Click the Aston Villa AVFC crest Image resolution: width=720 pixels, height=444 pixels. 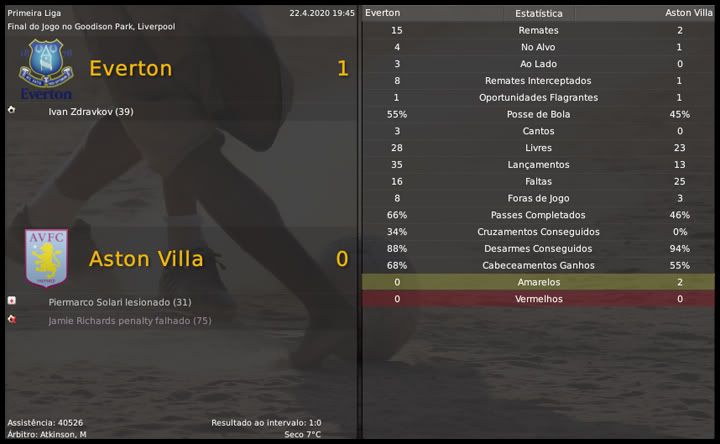click(45, 258)
